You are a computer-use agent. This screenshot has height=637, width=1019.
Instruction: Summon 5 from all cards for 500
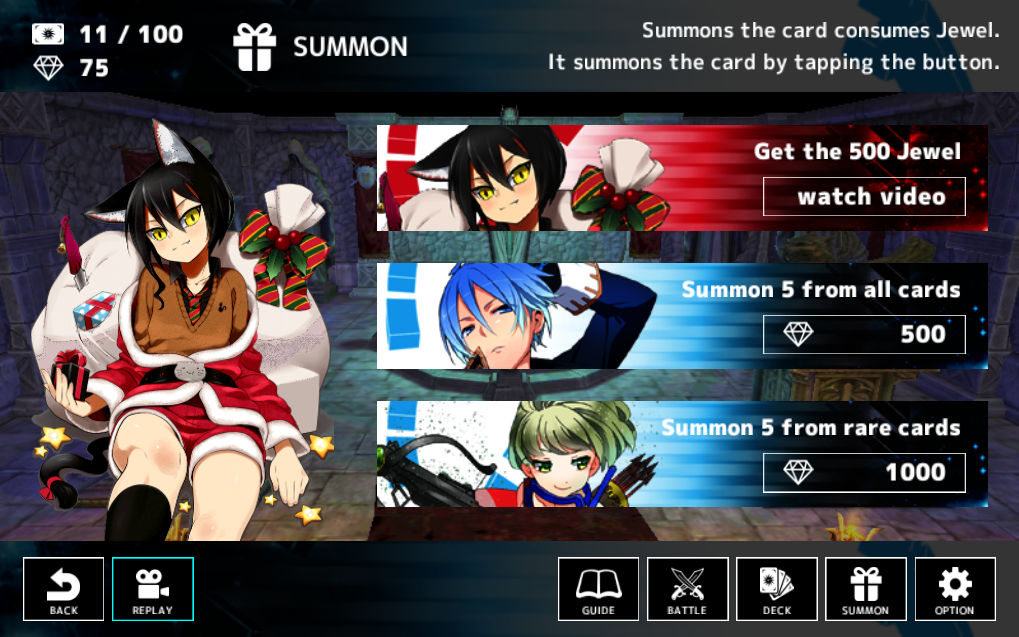[864, 334]
